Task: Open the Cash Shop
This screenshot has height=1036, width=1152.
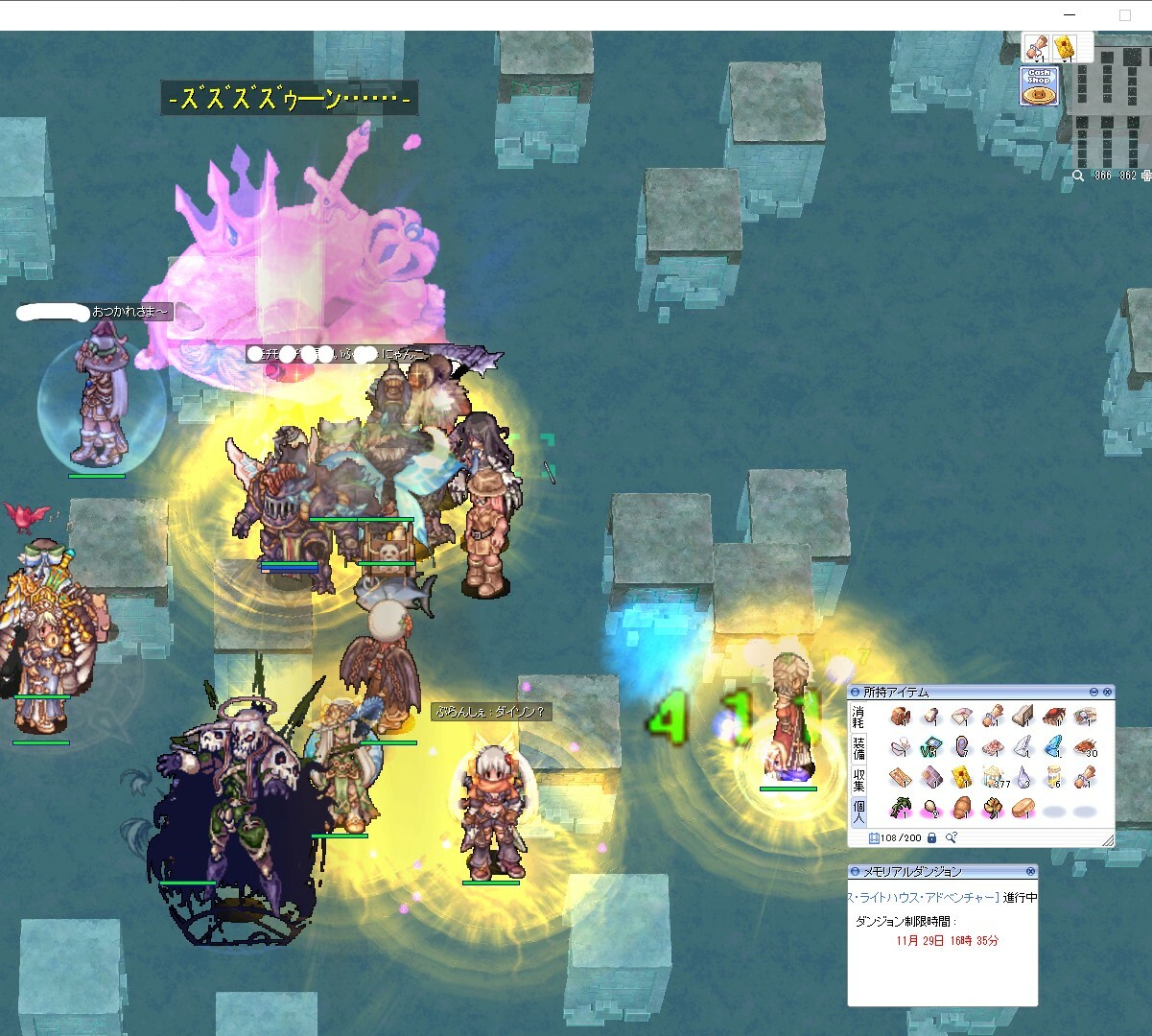Action: tap(1039, 87)
